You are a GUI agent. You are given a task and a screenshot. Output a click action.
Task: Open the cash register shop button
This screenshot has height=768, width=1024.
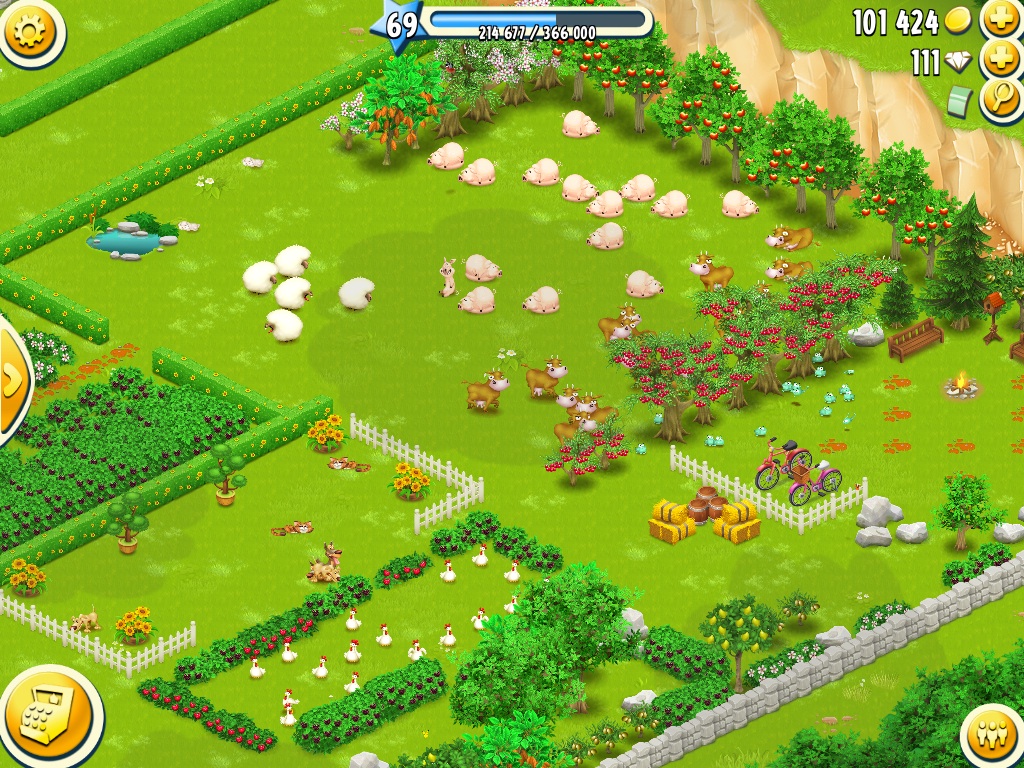coord(48,715)
